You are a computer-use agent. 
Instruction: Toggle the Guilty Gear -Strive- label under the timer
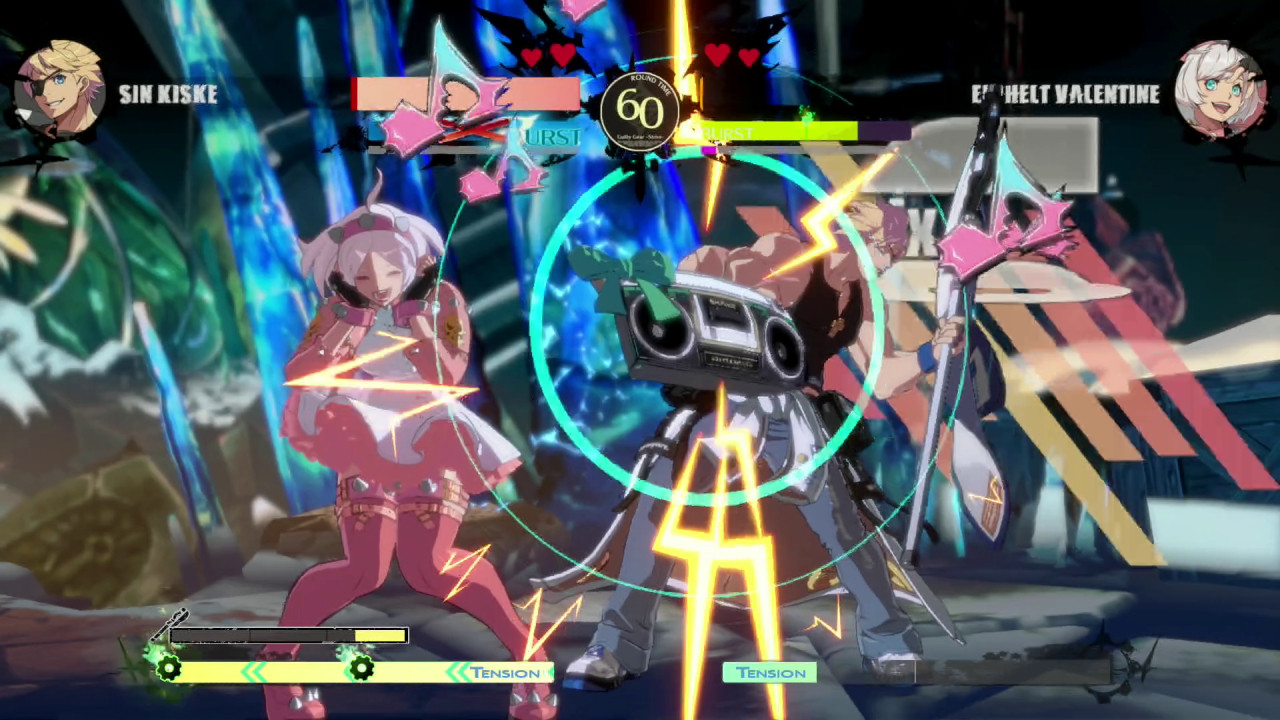click(640, 136)
